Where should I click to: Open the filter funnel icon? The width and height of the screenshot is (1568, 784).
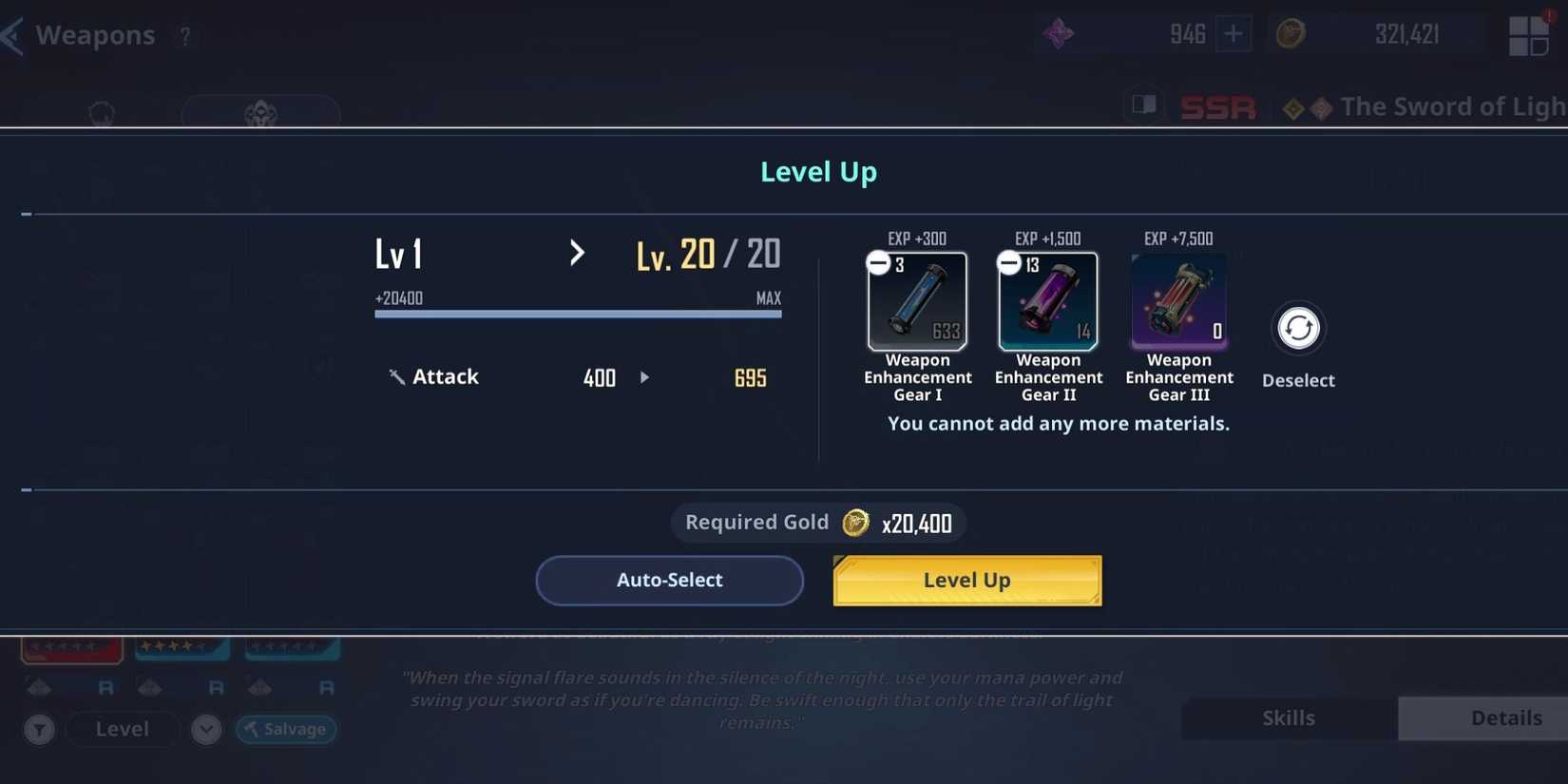39,729
